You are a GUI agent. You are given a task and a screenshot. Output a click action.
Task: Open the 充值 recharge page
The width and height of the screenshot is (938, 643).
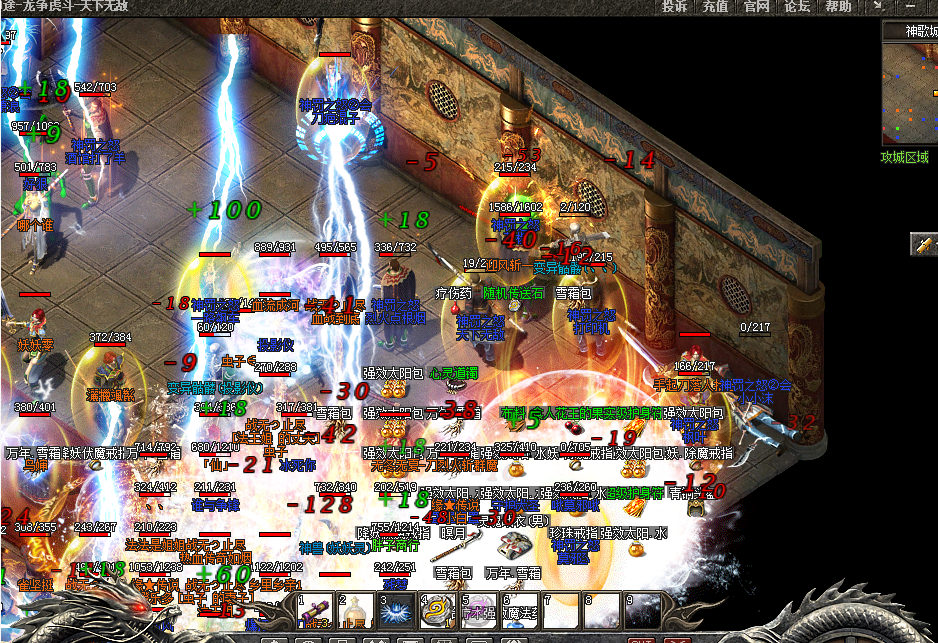715,7
